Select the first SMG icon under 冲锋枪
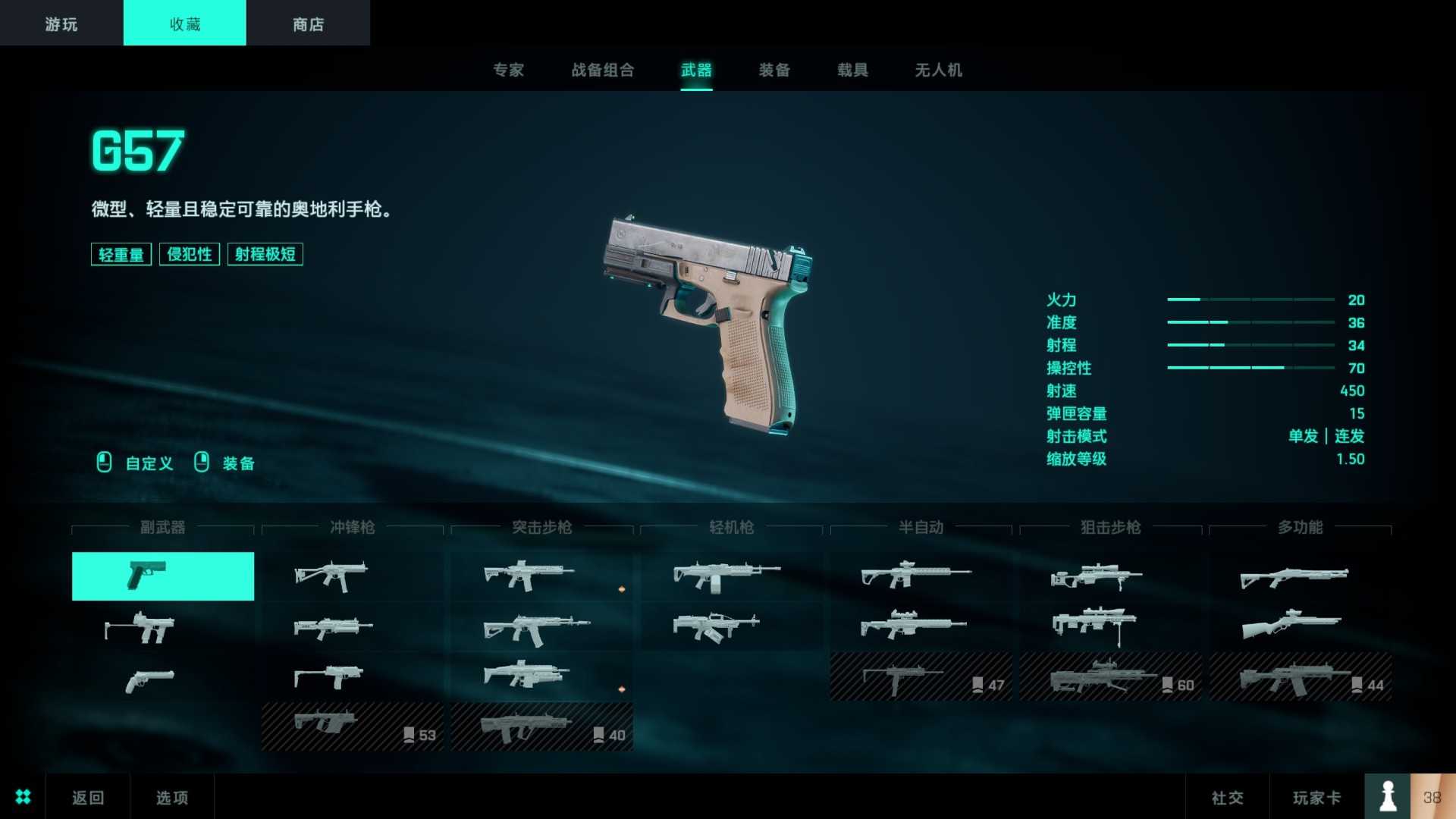Viewport: 1456px width, 819px height. coord(331,575)
